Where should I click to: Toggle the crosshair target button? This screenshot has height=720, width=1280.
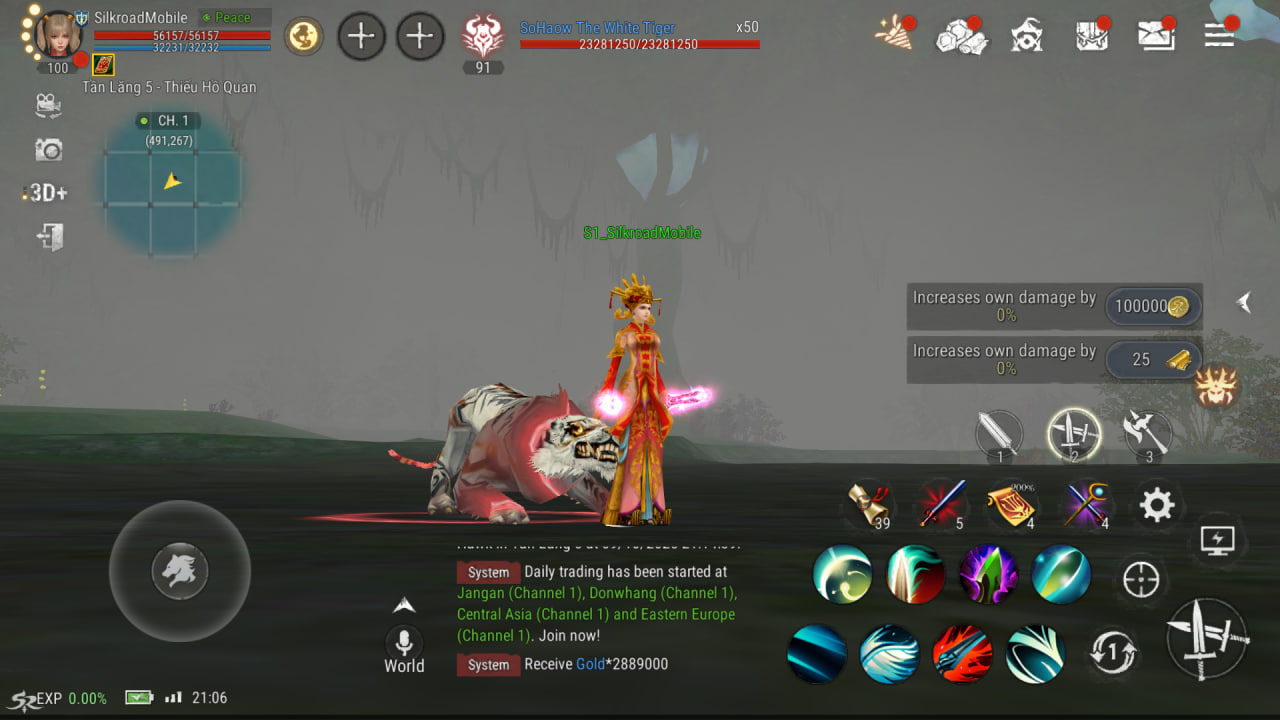click(1141, 579)
